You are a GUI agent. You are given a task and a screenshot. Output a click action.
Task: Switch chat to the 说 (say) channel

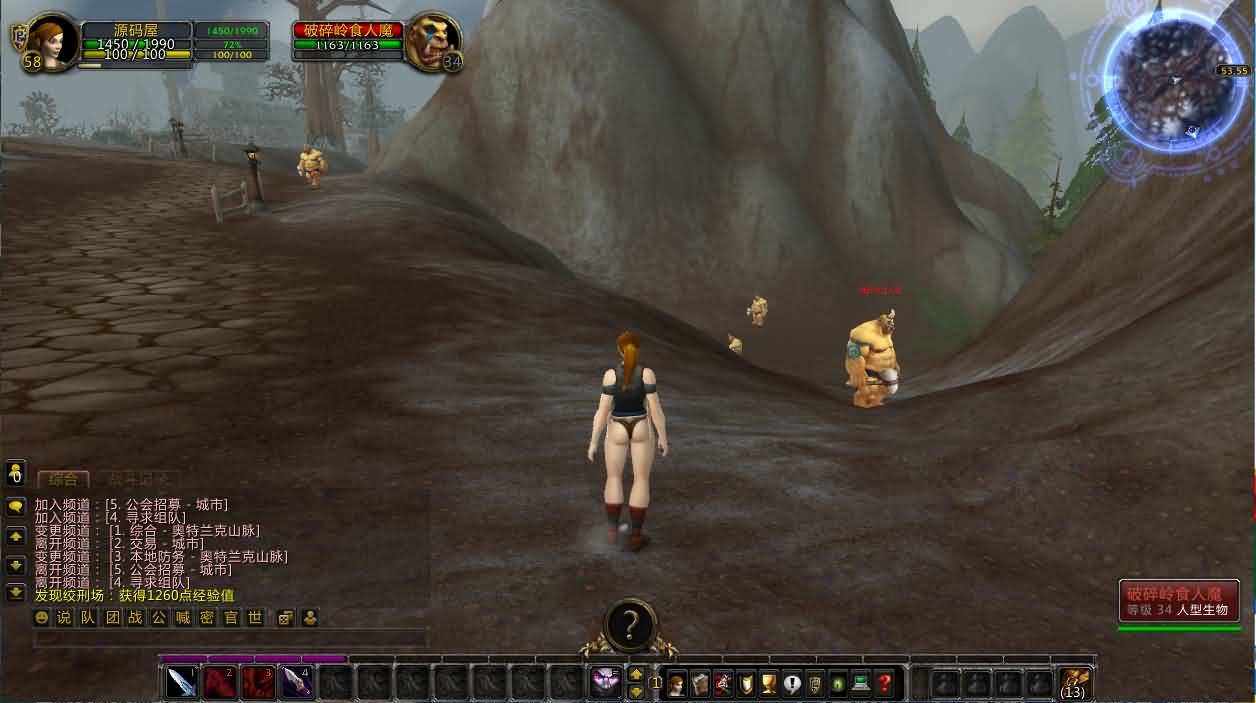pos(64,618)
